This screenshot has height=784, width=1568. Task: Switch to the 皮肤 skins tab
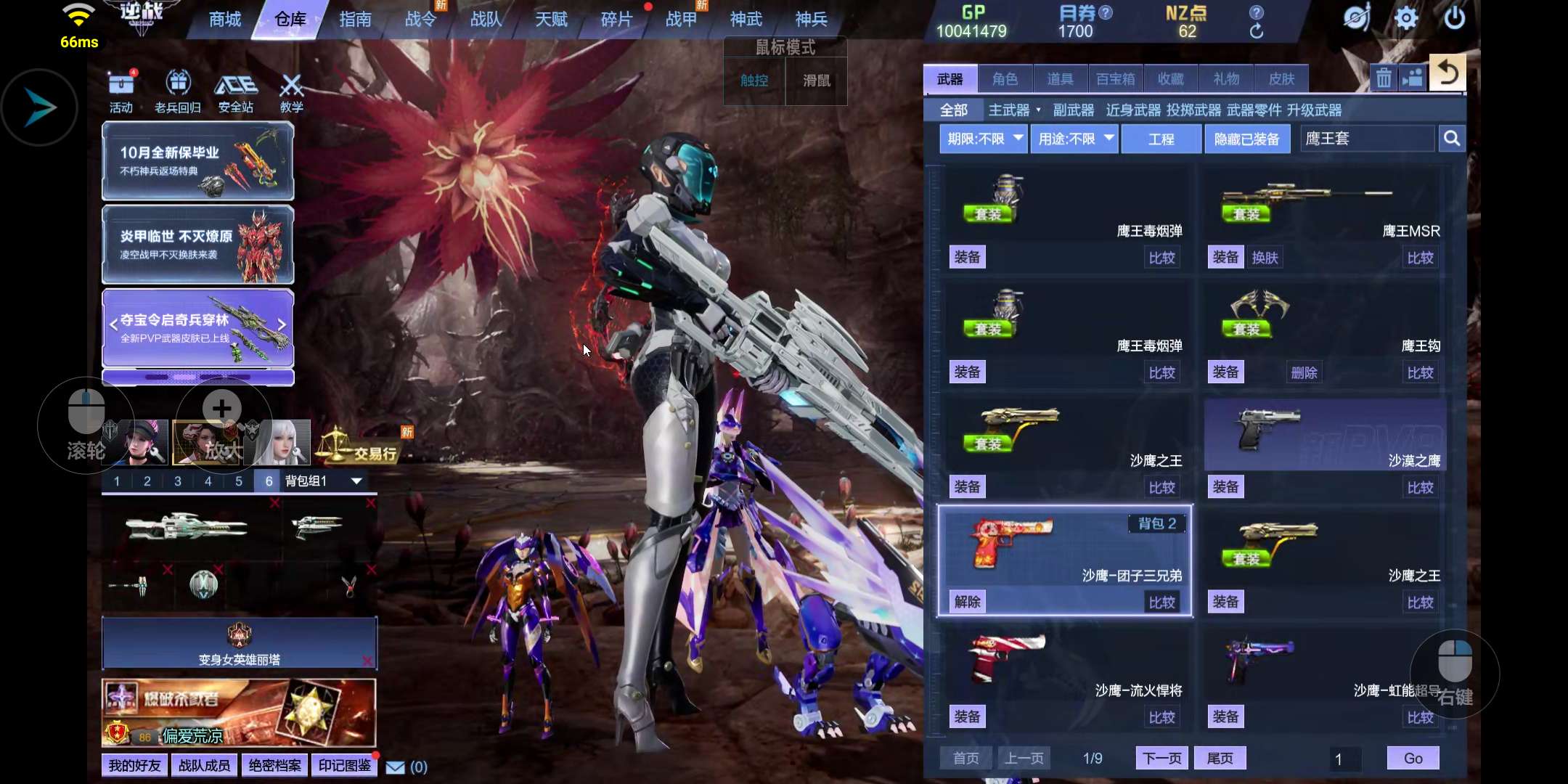[x=1281, y=79]
